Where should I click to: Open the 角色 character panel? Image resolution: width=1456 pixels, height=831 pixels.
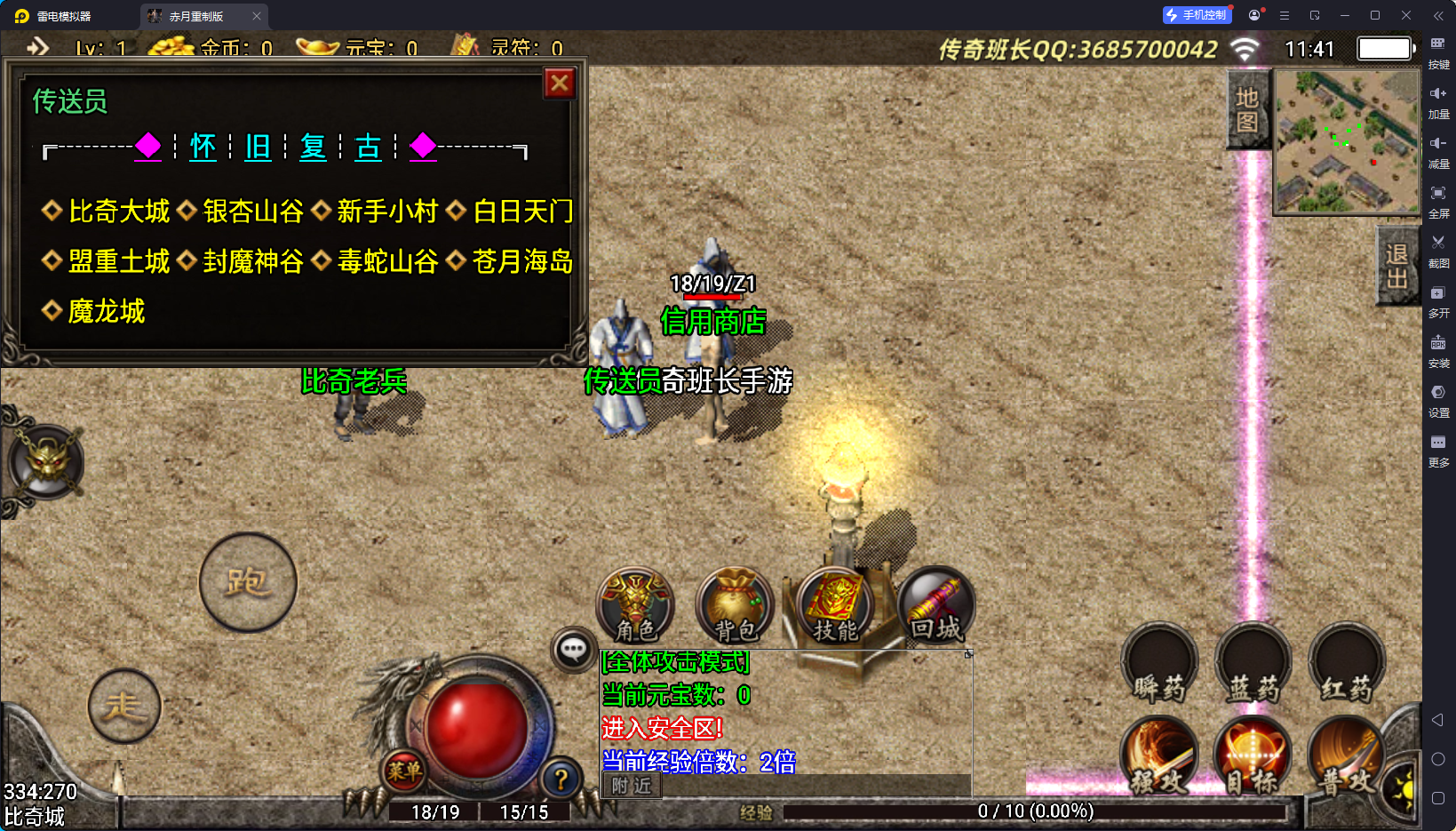(635, 605)
